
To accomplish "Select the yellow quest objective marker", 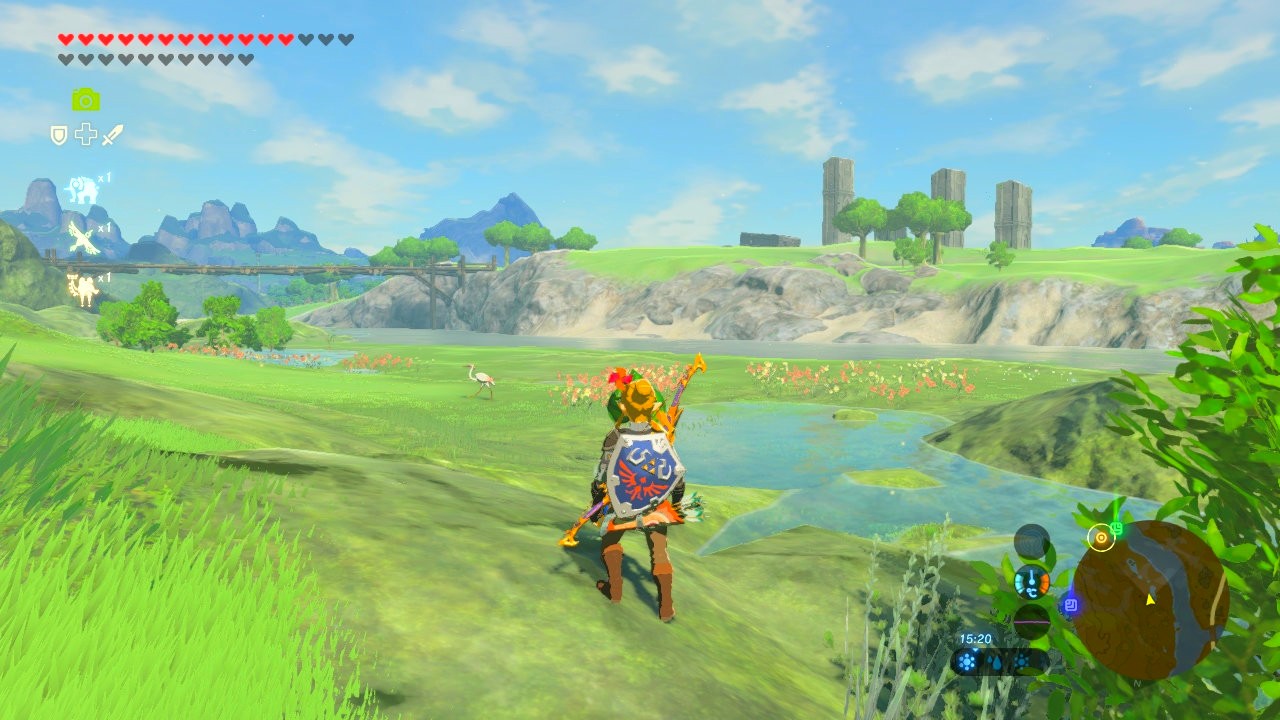I will pyautogui.click(x=1101, y=538).
